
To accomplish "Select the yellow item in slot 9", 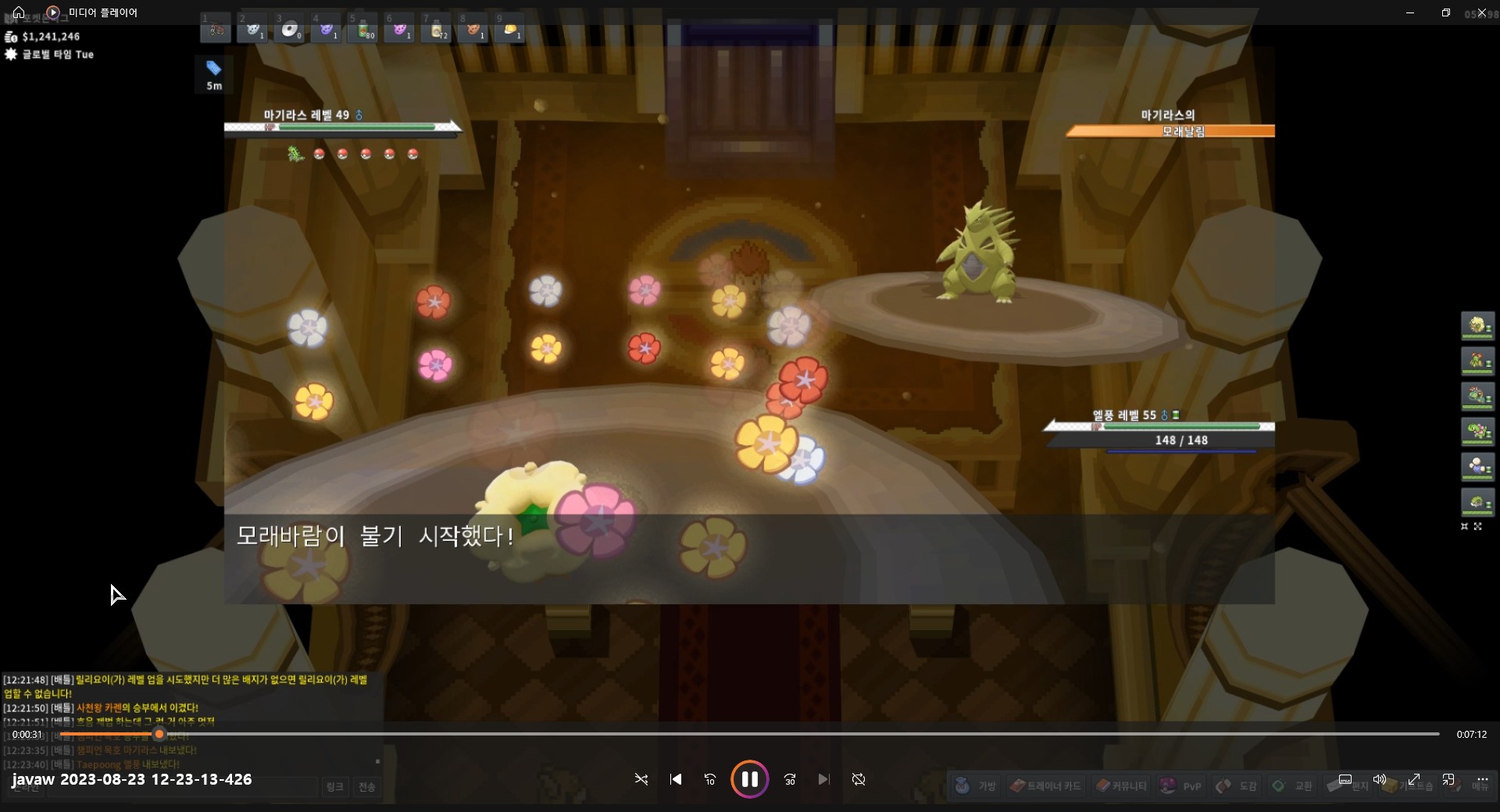I will point(509,30).
